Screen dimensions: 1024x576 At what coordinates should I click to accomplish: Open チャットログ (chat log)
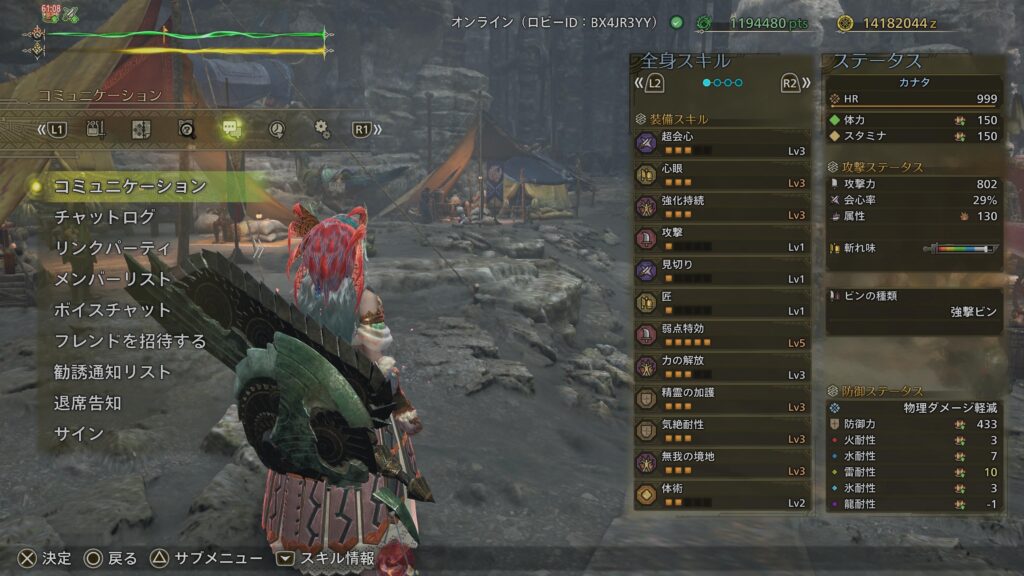coord(104,217)
